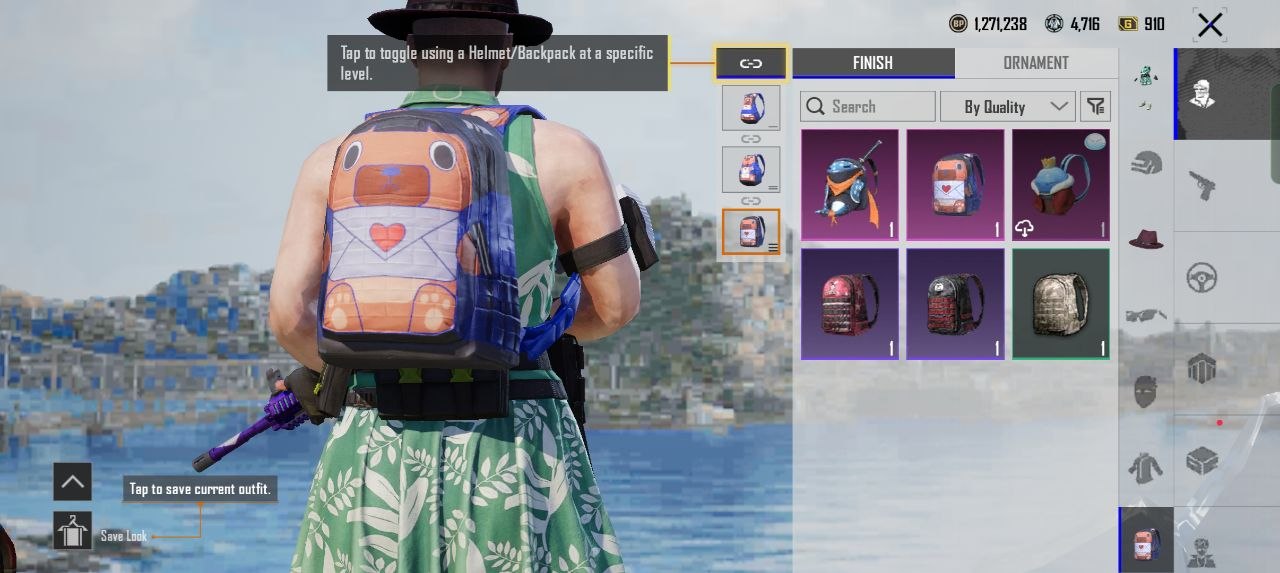Open the steering wheel vehicle category

click(1201, 277)
